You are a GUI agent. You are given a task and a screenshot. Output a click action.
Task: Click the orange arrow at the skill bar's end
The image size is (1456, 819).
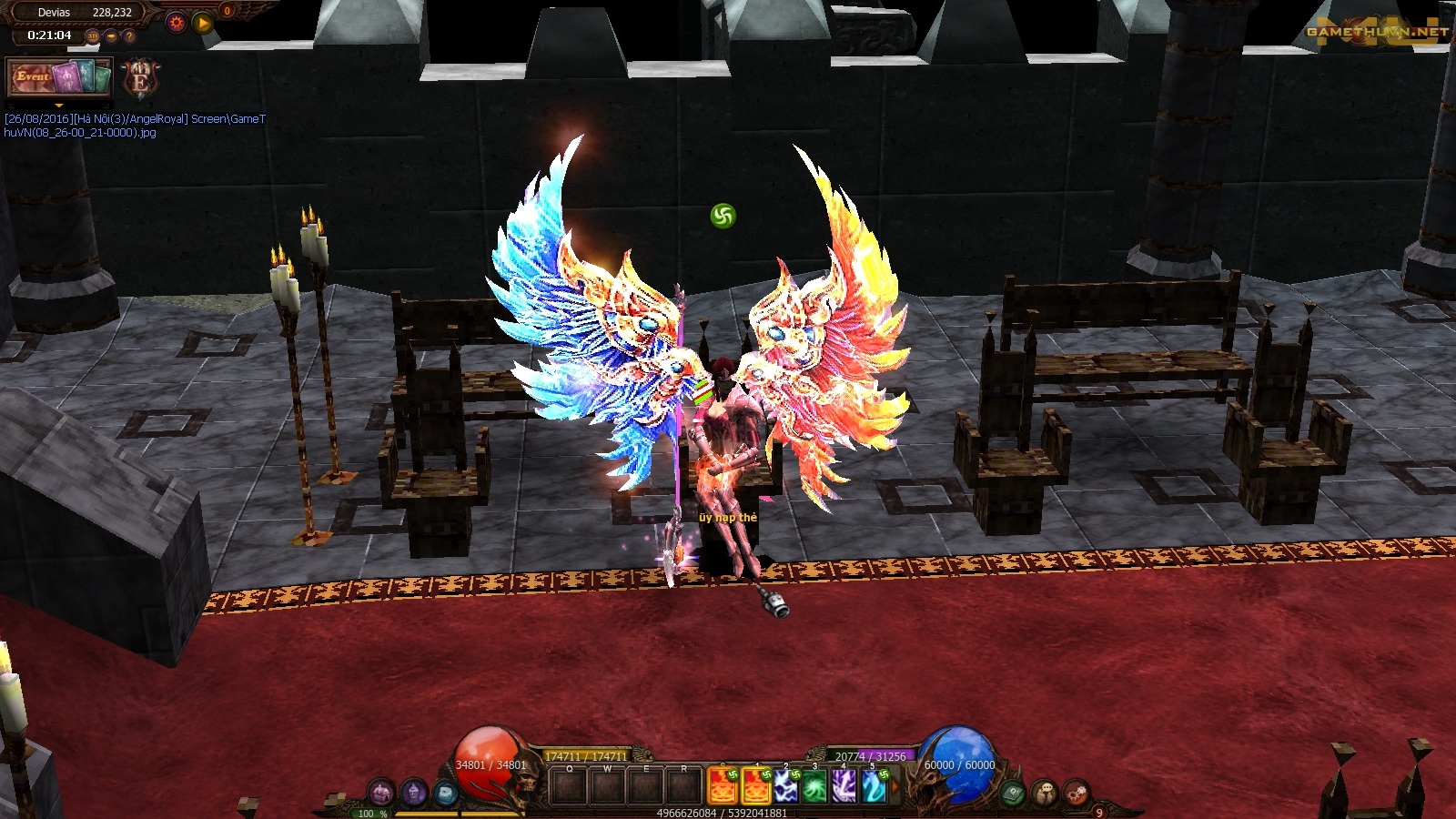[894, 787]
